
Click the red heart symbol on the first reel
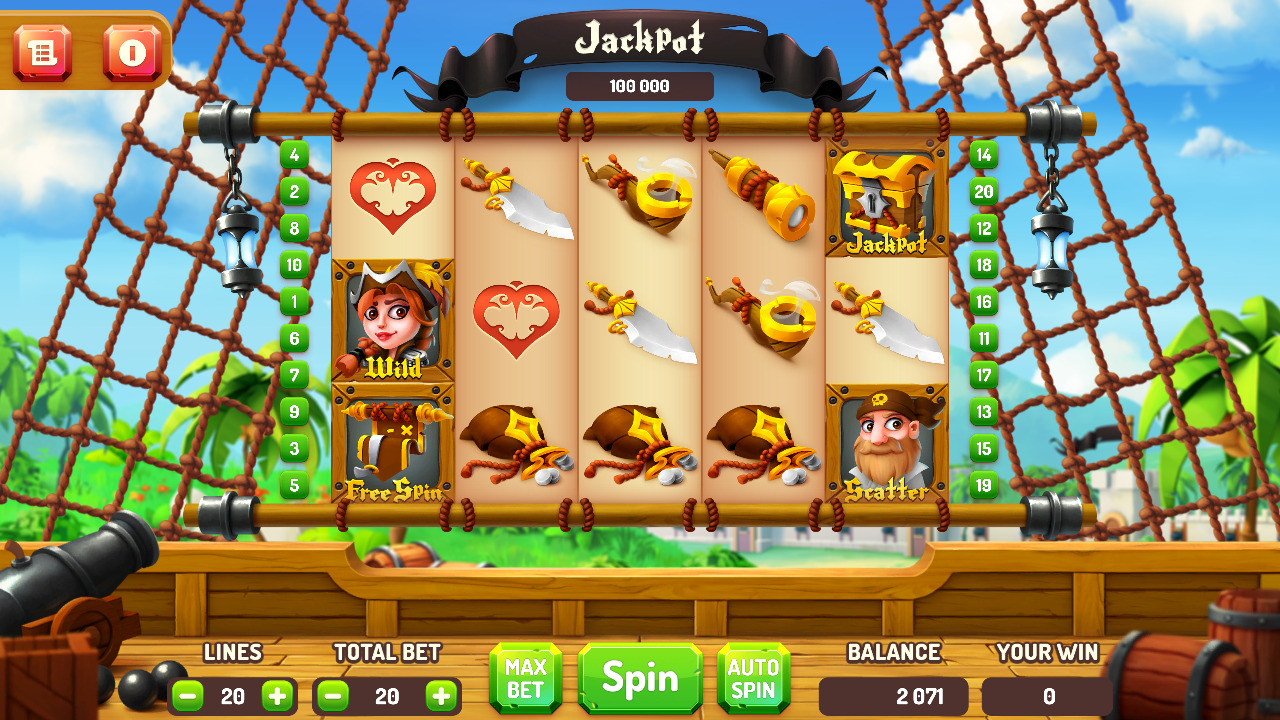point(394,198)
